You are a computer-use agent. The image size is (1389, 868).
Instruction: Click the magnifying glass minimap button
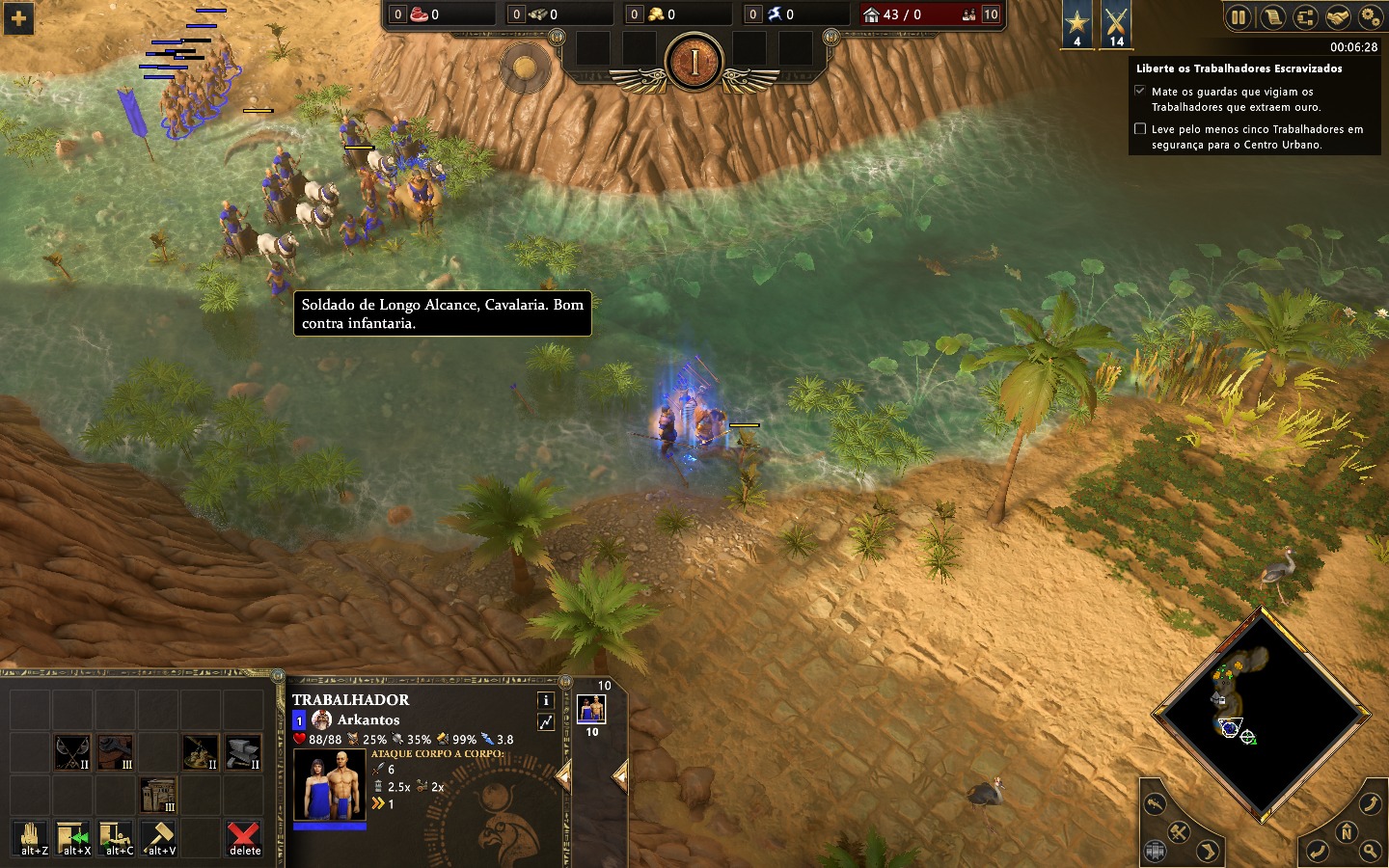pyautogui.click(x=1371, y=851)
